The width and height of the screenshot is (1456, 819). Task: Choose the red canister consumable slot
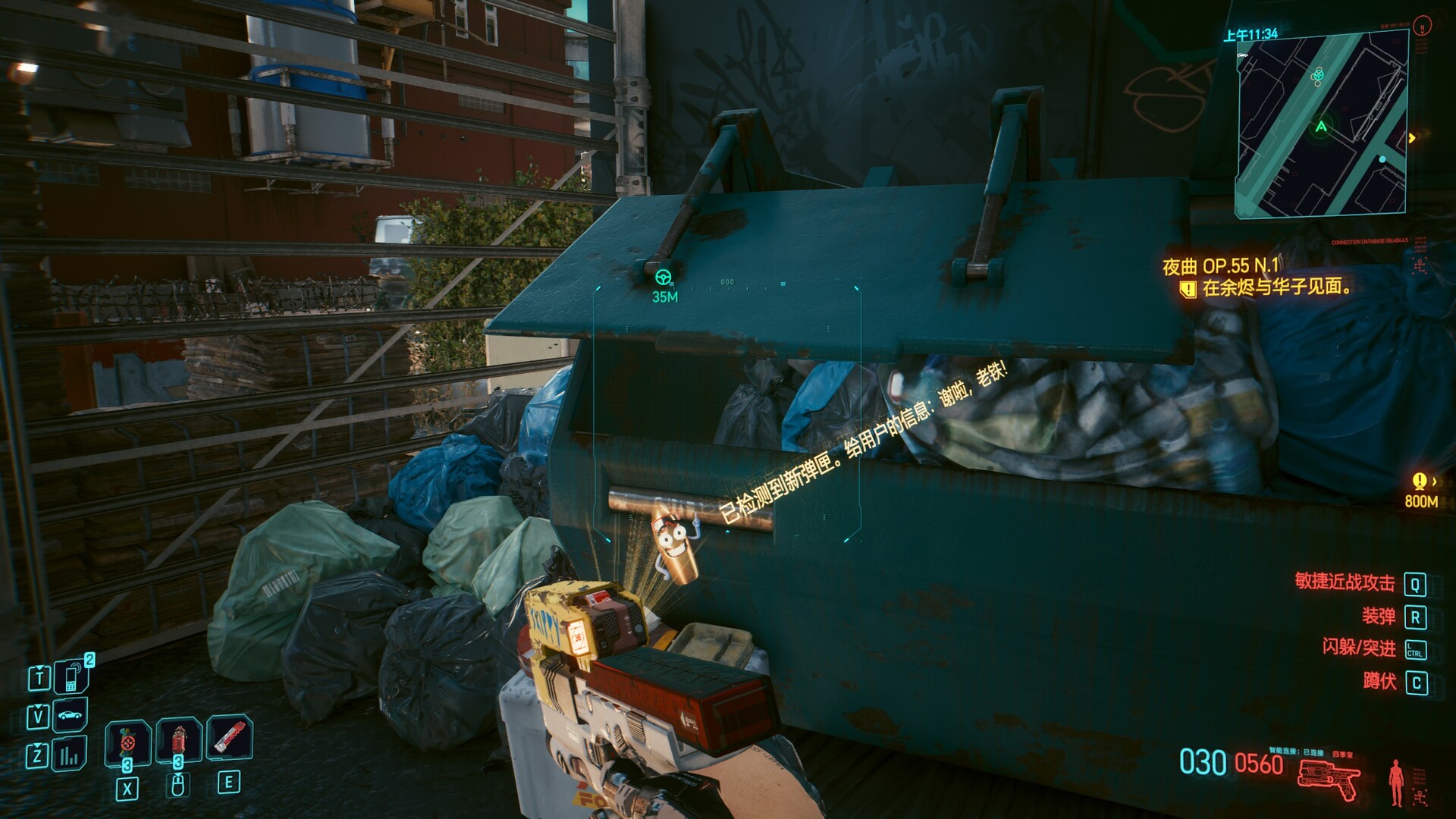pos(178,740)
